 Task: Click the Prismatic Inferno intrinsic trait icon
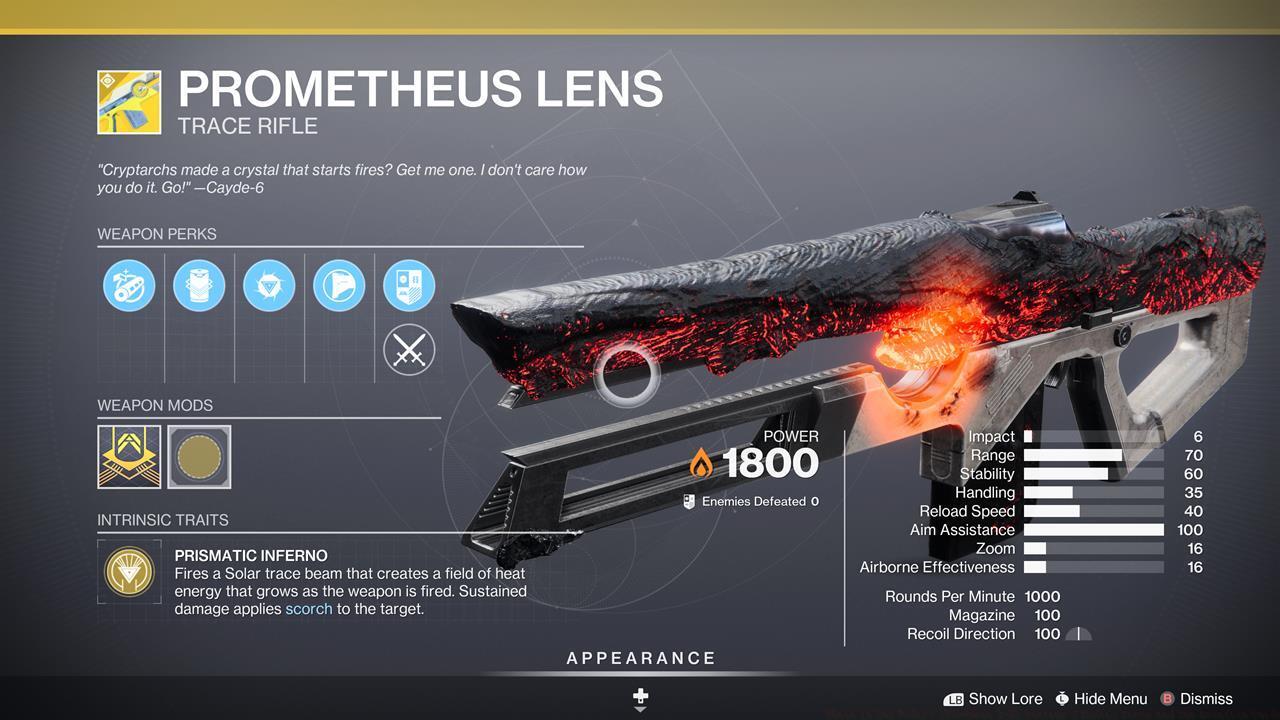pyautogui.click(x=129, y=572)
